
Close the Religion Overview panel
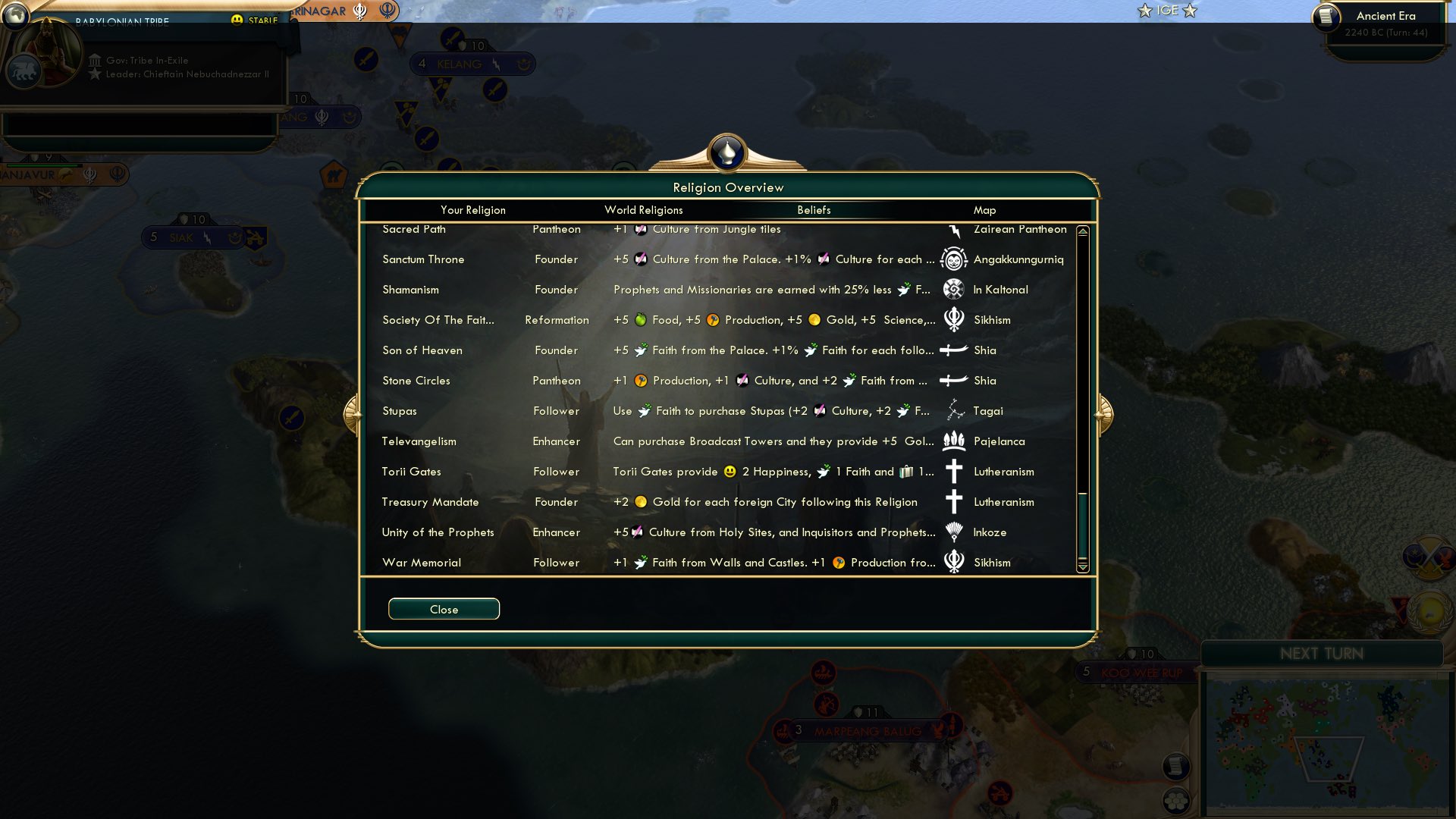point(444,608)
